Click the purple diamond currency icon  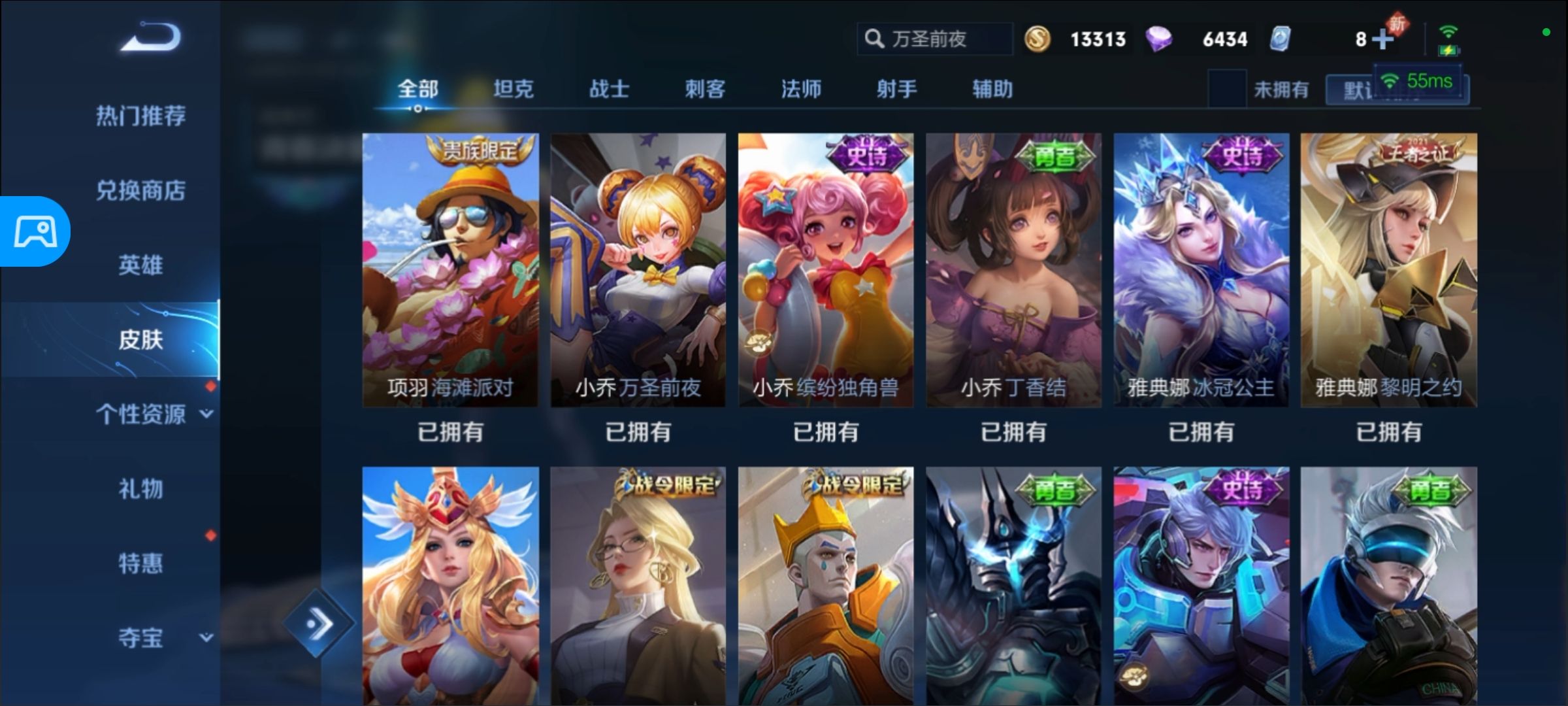click(x=1162, y=39)
